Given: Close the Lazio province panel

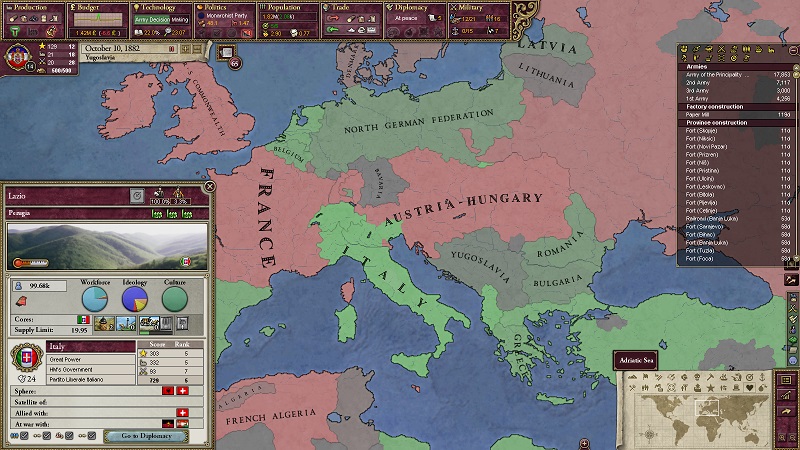Looking at the screenshot, I should (x=209, y=186).
